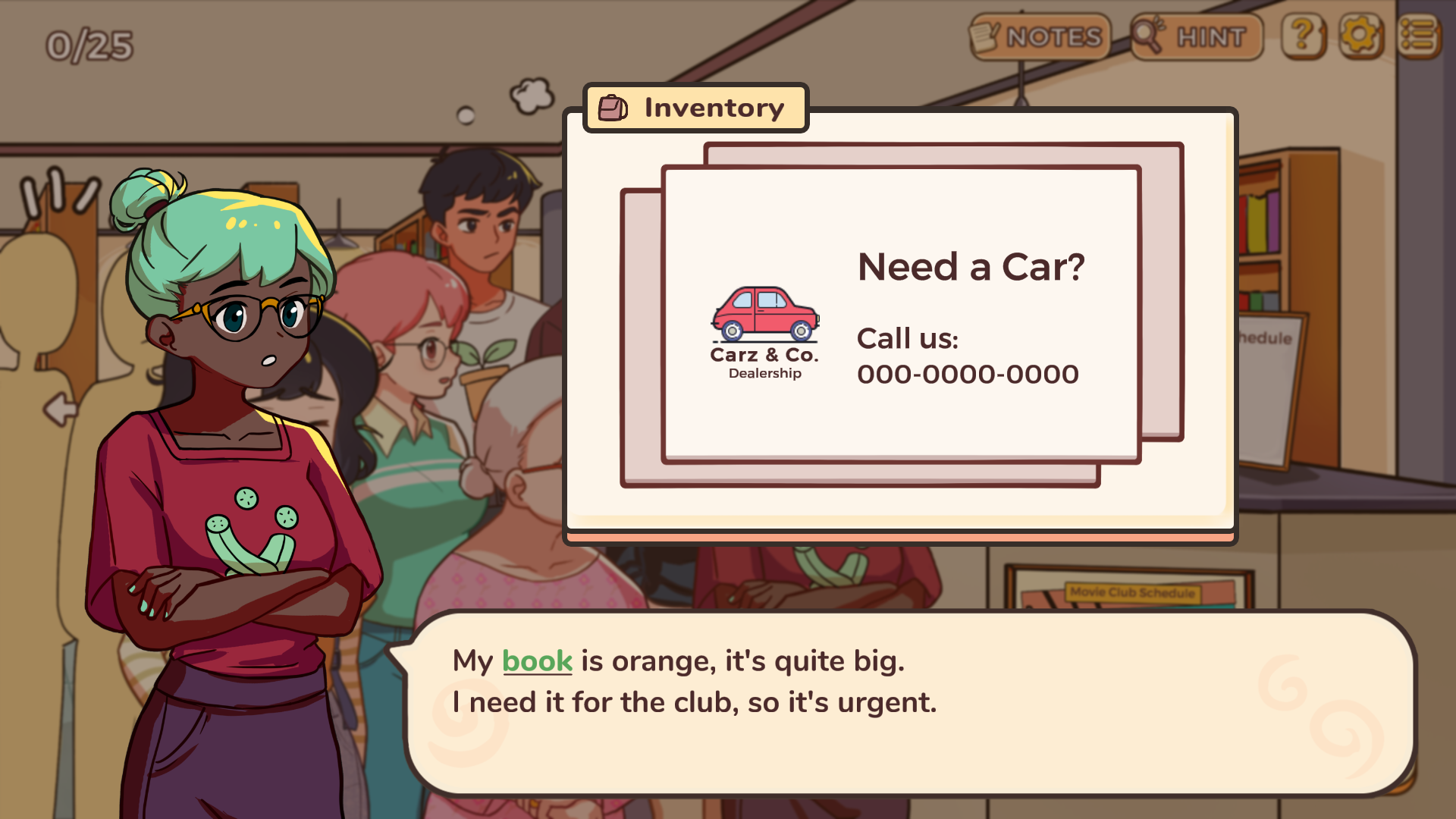This screenshot has height=819, width=1456.
Task: Open the question mark help
Action: pos(1303,36)
